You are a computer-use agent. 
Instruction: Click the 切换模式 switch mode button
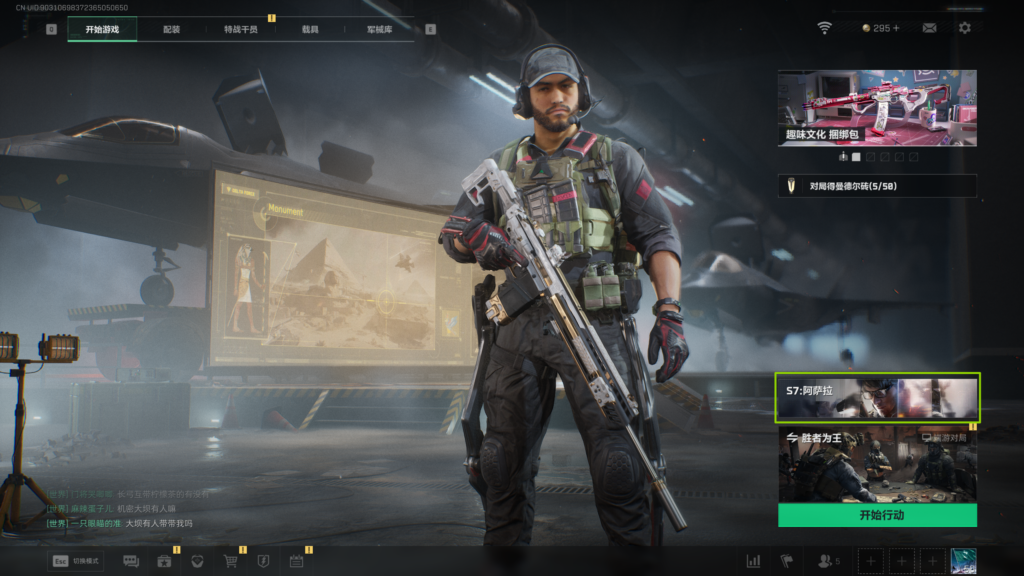[x=76, y=562]
